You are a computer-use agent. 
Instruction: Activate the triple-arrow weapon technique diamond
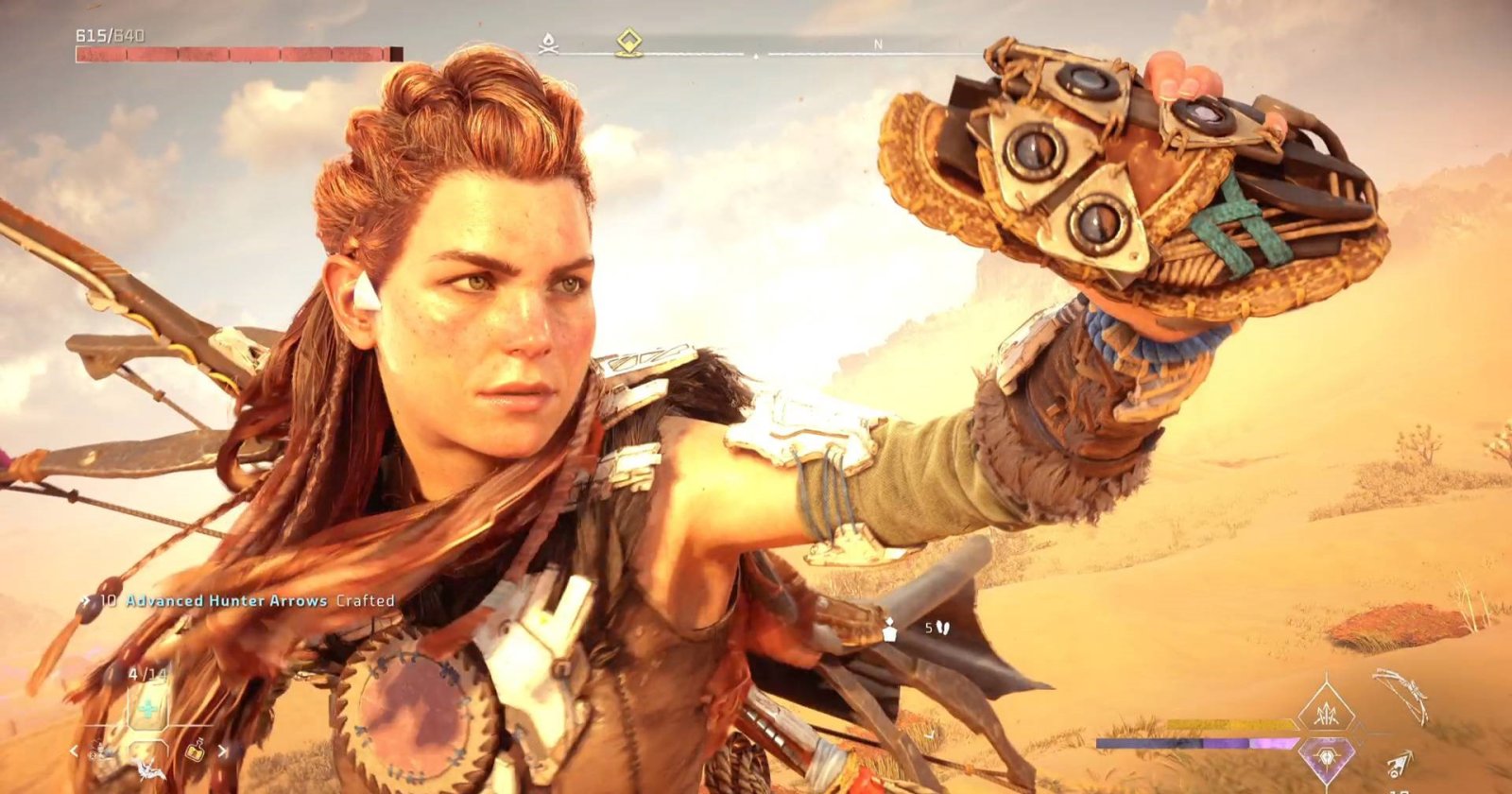coord(1327,707)
